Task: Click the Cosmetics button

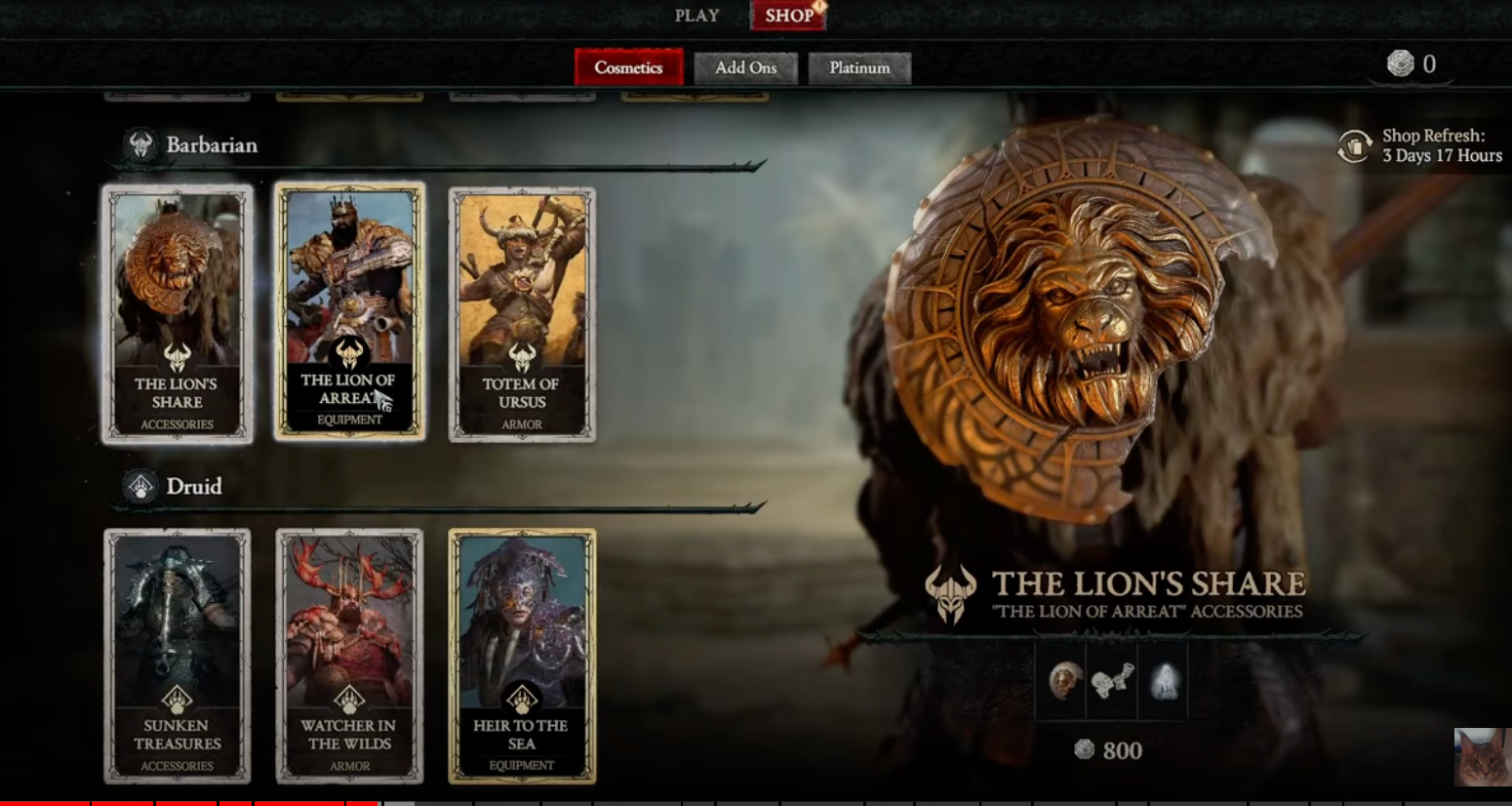Action: click(x=628, y=67)
